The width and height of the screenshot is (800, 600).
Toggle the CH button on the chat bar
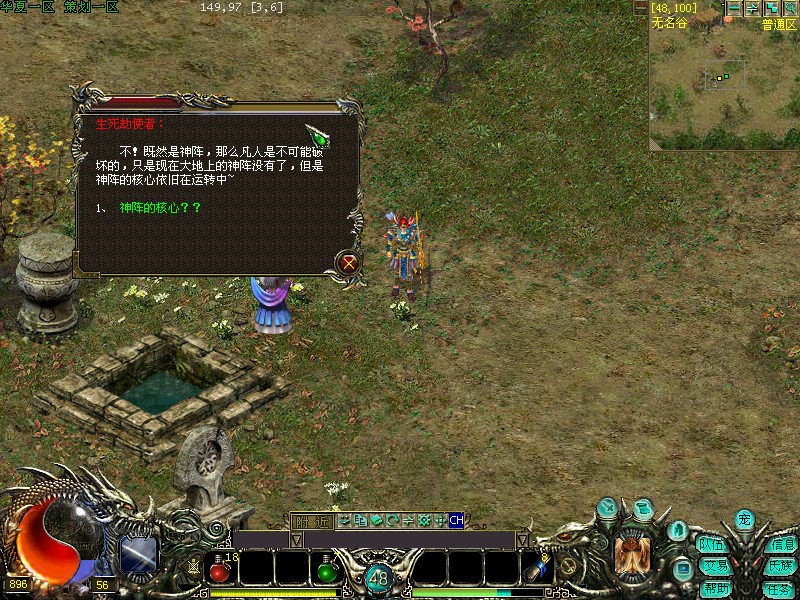click(456, 520)
